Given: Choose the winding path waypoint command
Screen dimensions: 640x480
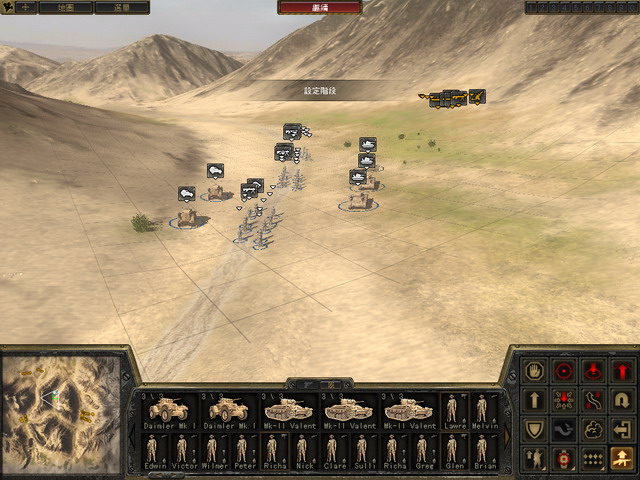Looking at the screenshot, I should 594,401.
